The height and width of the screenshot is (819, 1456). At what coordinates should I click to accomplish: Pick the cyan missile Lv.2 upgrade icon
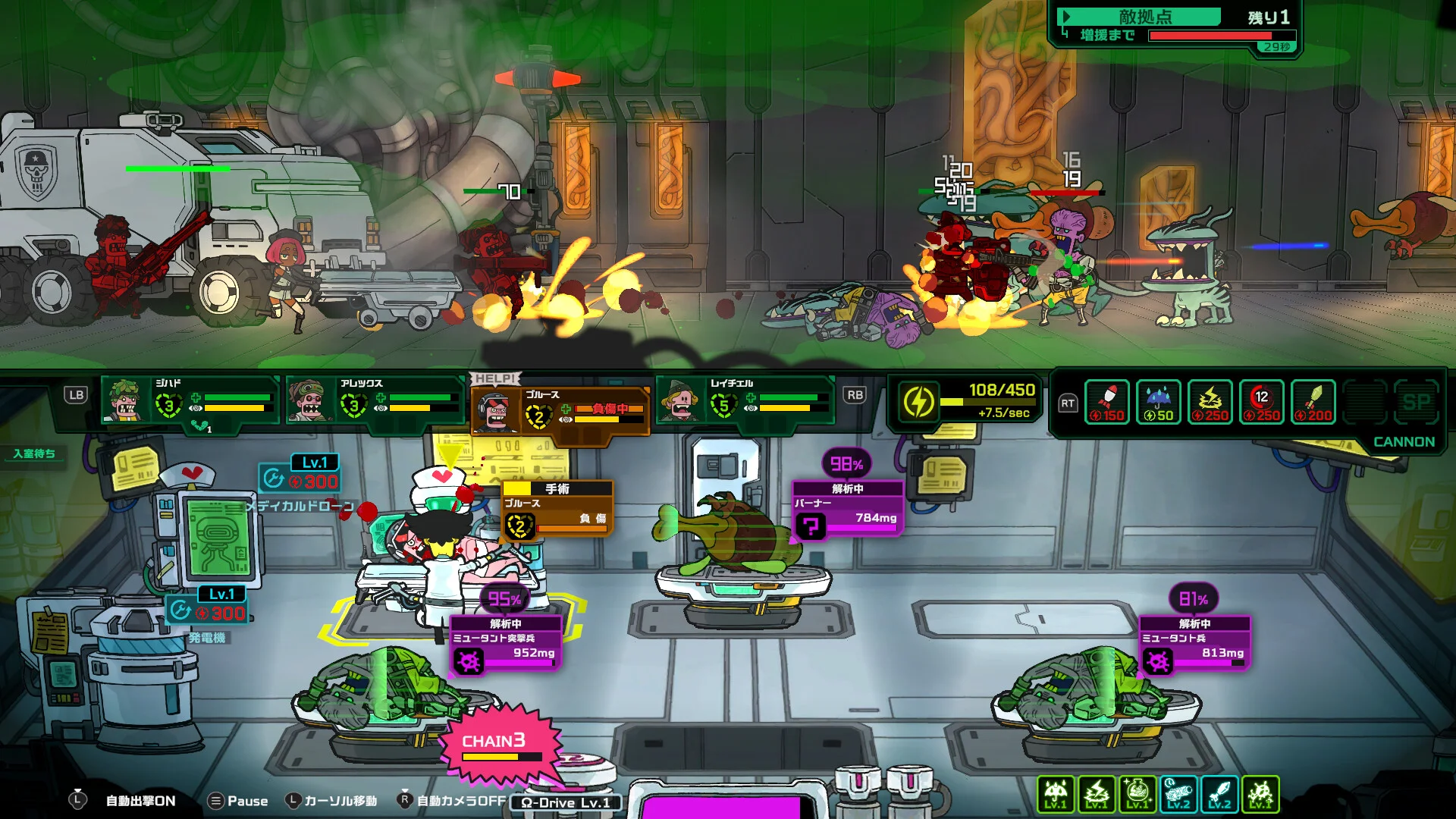click(1219, 794)
